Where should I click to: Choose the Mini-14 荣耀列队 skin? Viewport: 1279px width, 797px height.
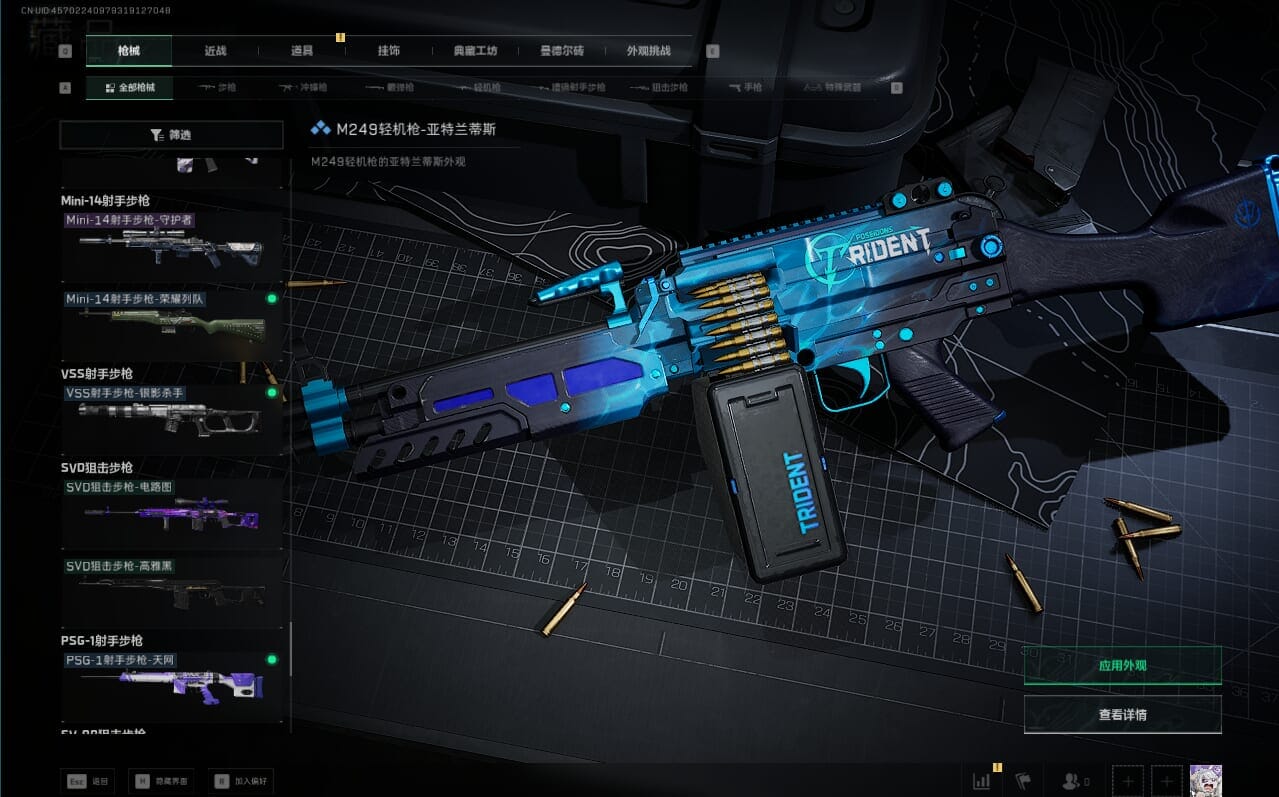pyautogui.click(x=172, y=325)
